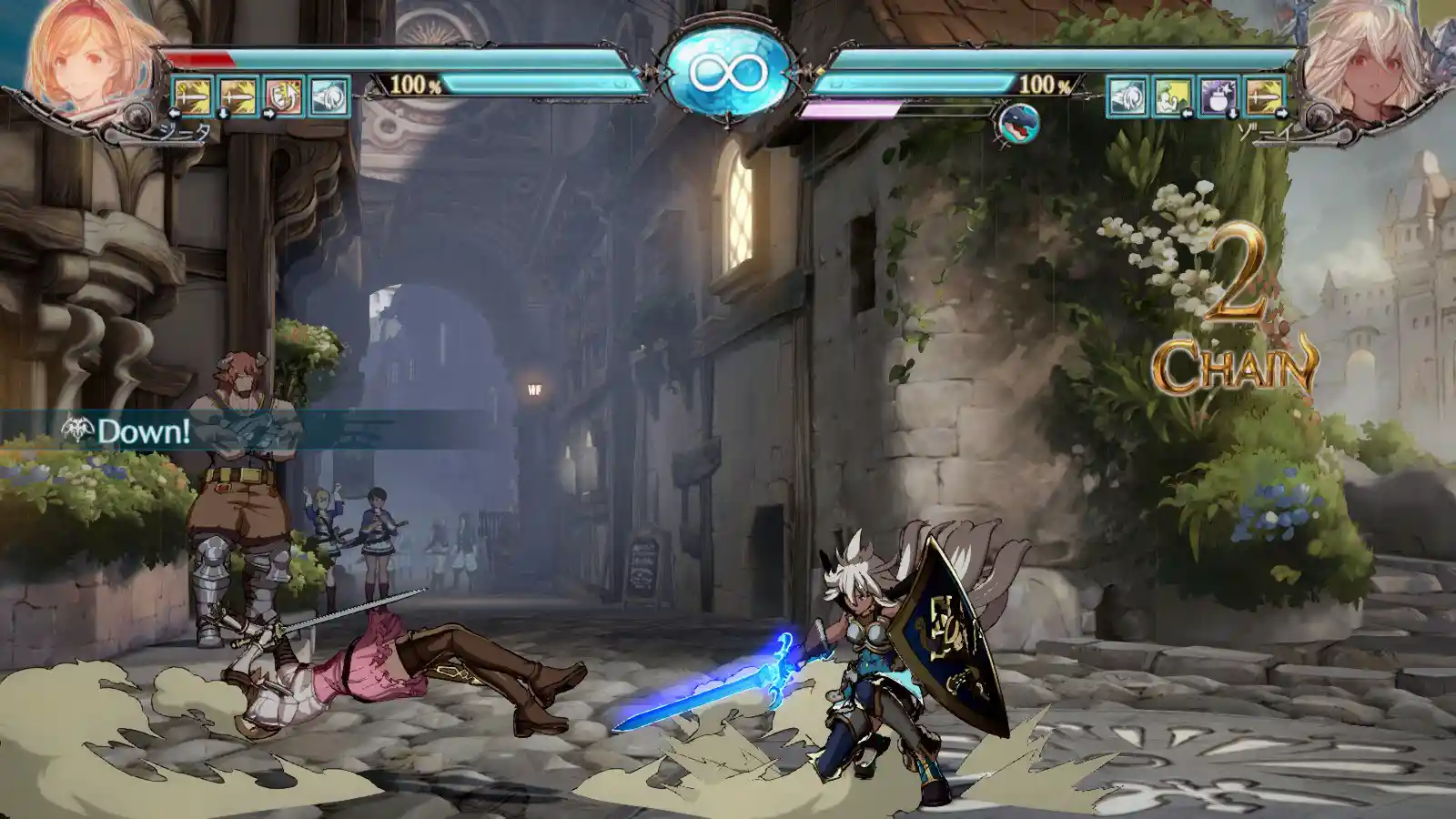
Task: Use Djeeta's red shield skill icon
Action: 284,96
